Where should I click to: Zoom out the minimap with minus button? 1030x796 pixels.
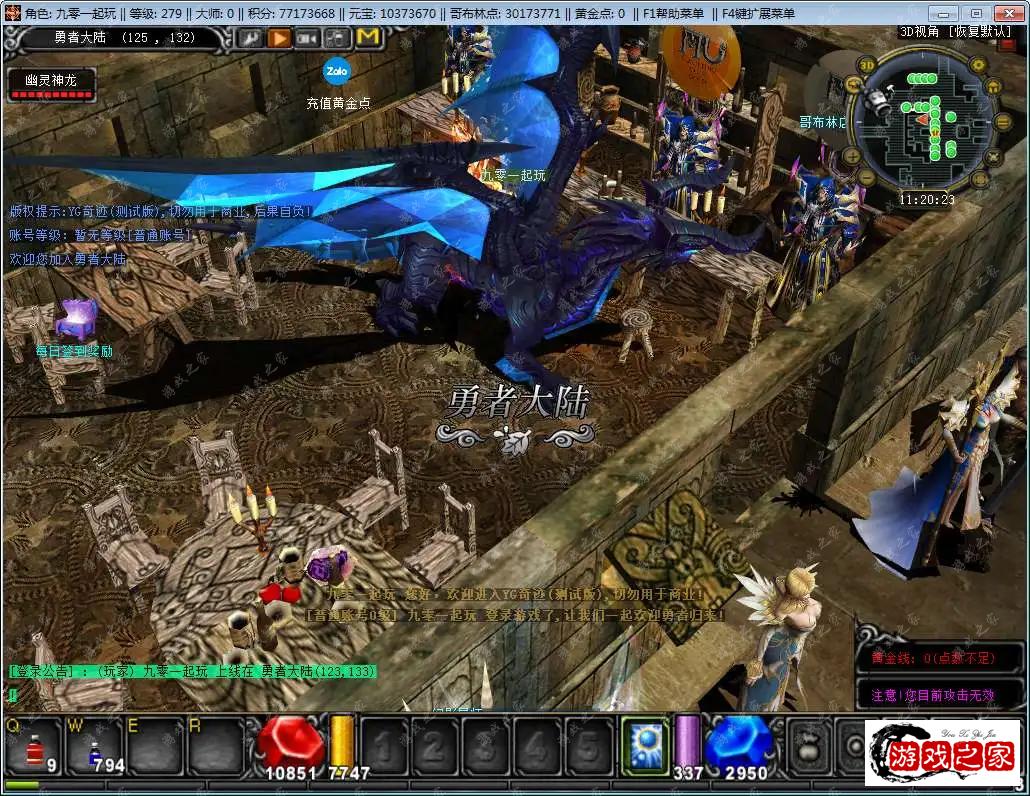tap(867, 179)
